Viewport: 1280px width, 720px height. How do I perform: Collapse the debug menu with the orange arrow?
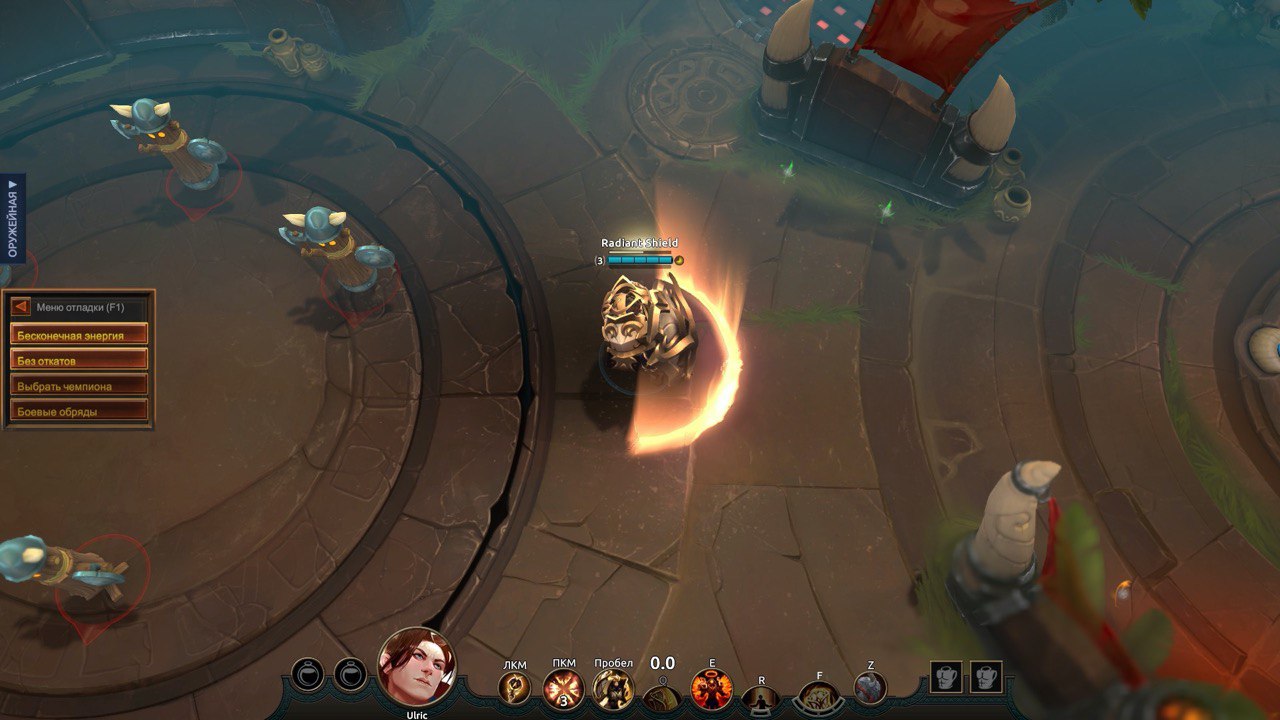click(x=20, y=307)
